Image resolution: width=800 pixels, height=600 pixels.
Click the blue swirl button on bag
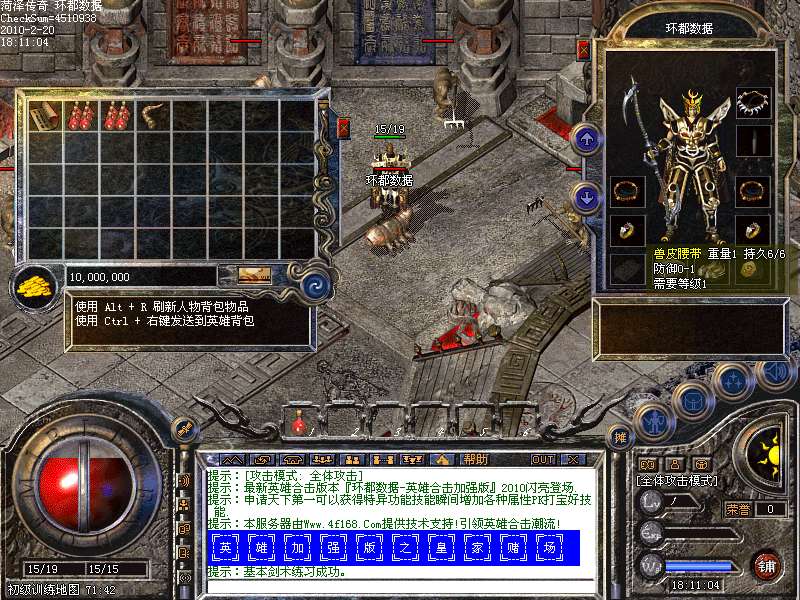point(315,283)
